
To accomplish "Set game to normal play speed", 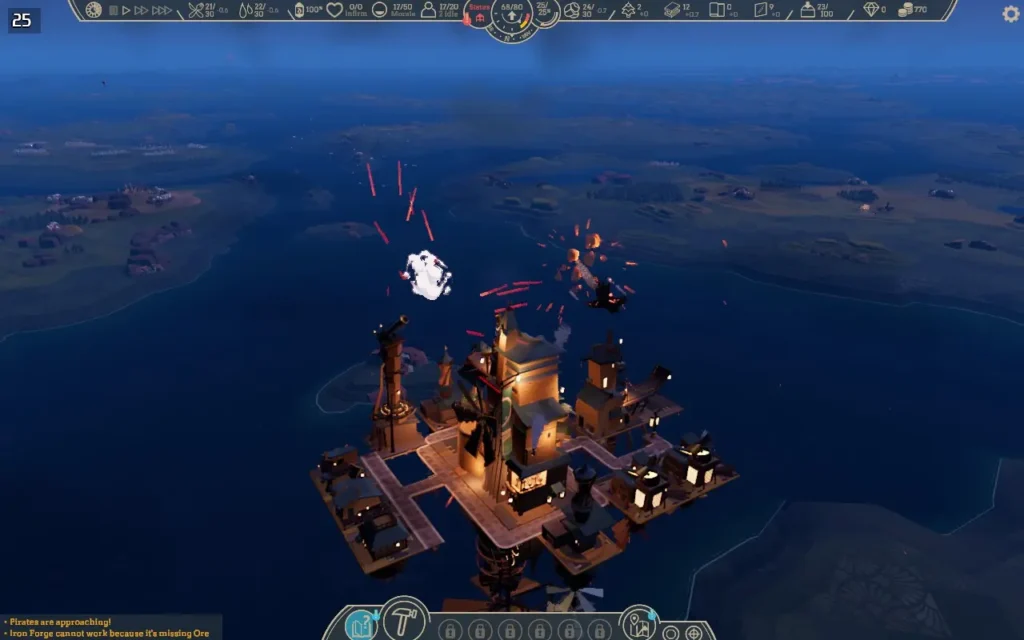I will coord(126,10).
